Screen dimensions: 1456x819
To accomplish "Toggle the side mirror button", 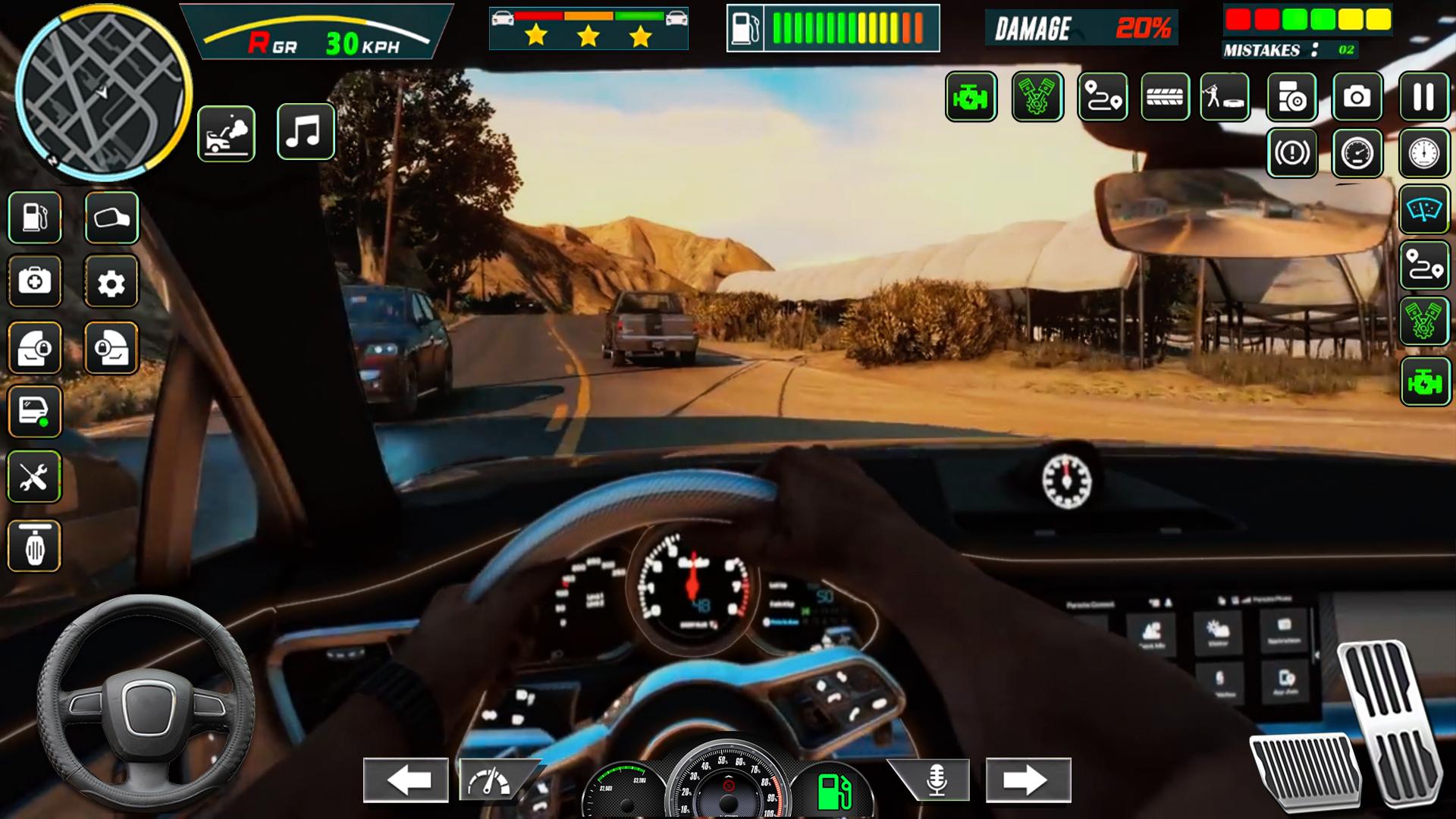I will (x=111, y=218).
